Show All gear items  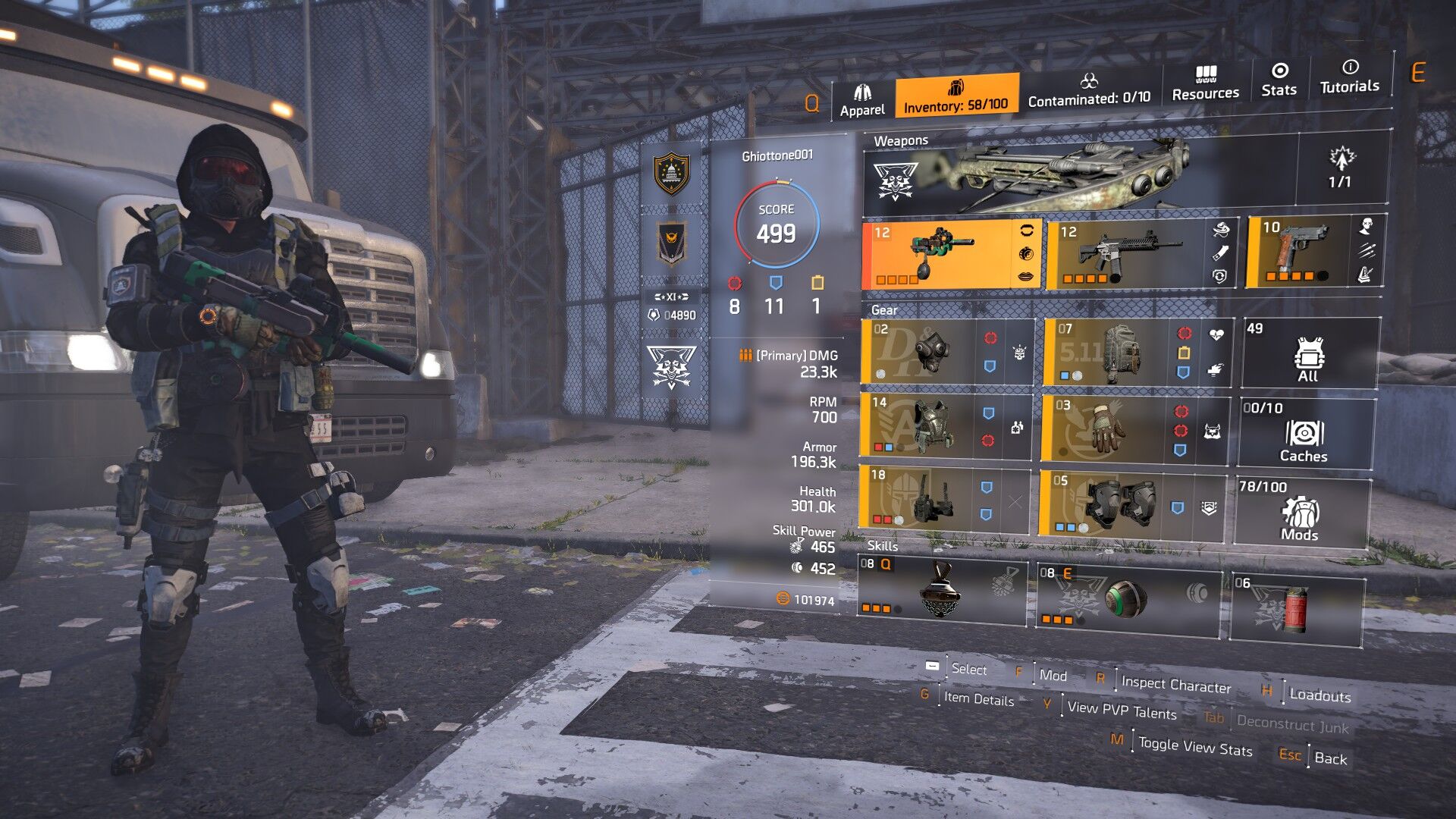point(1309,354)
